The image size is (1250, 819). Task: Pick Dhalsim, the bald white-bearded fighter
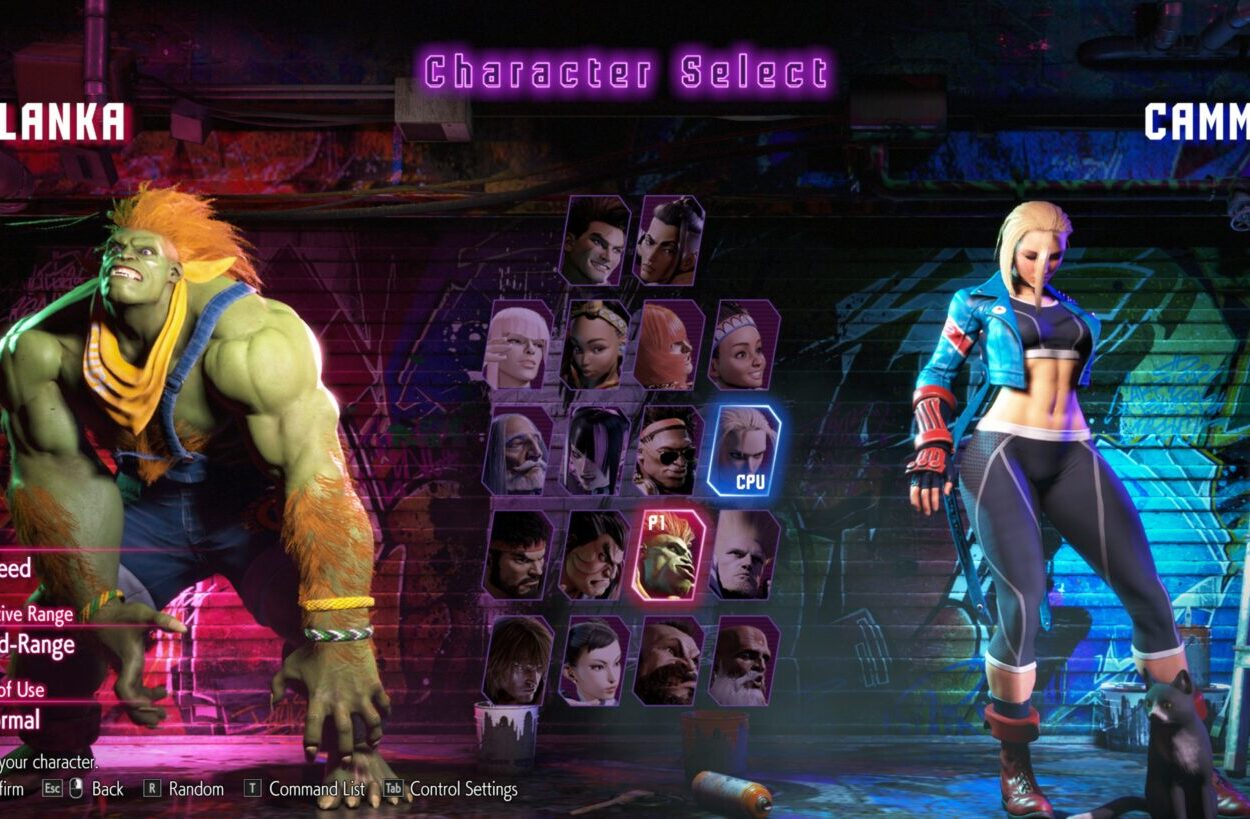tap(744, 661)
